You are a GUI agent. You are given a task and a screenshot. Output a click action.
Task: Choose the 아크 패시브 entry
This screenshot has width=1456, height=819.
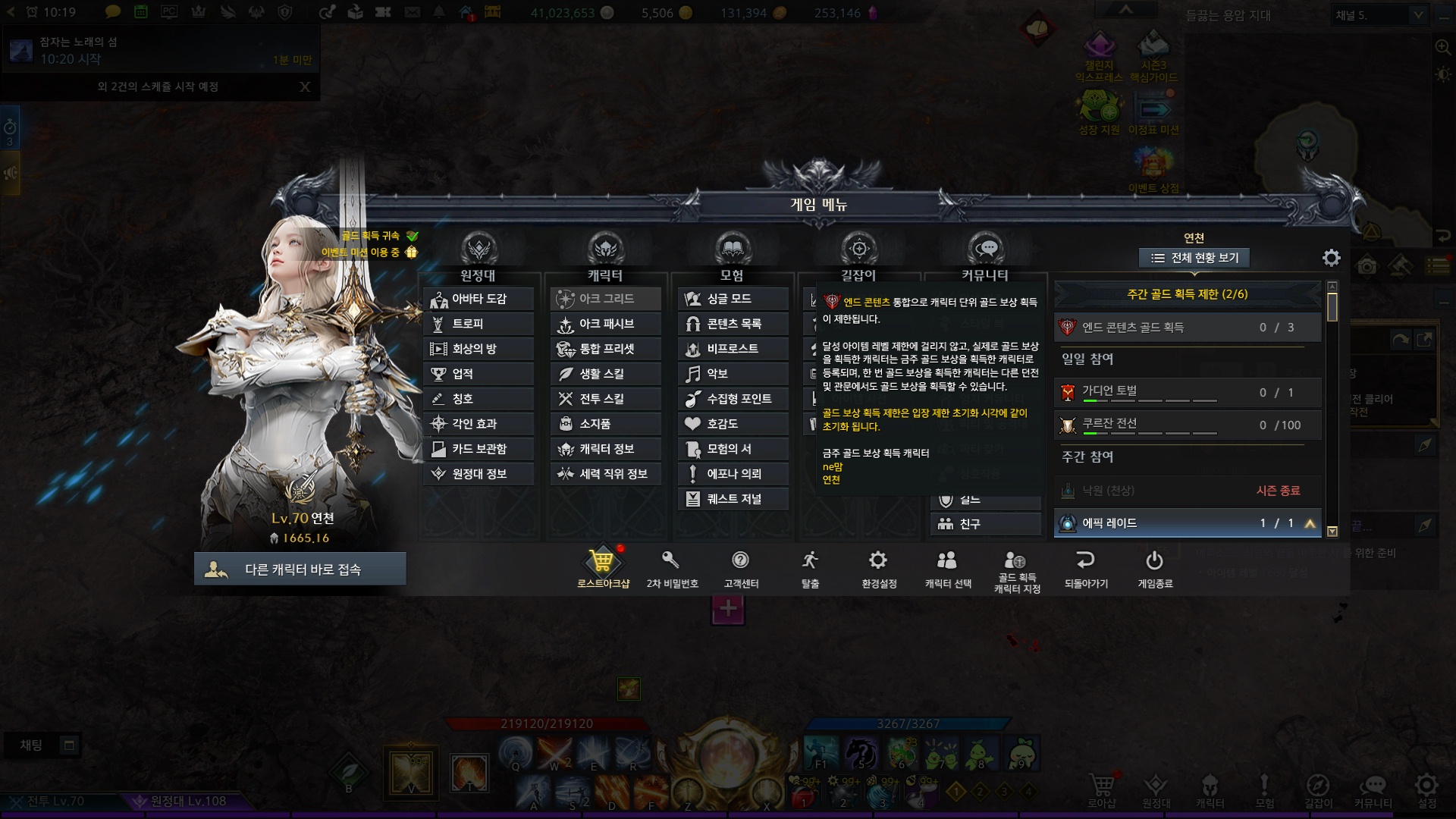(606, 324)
